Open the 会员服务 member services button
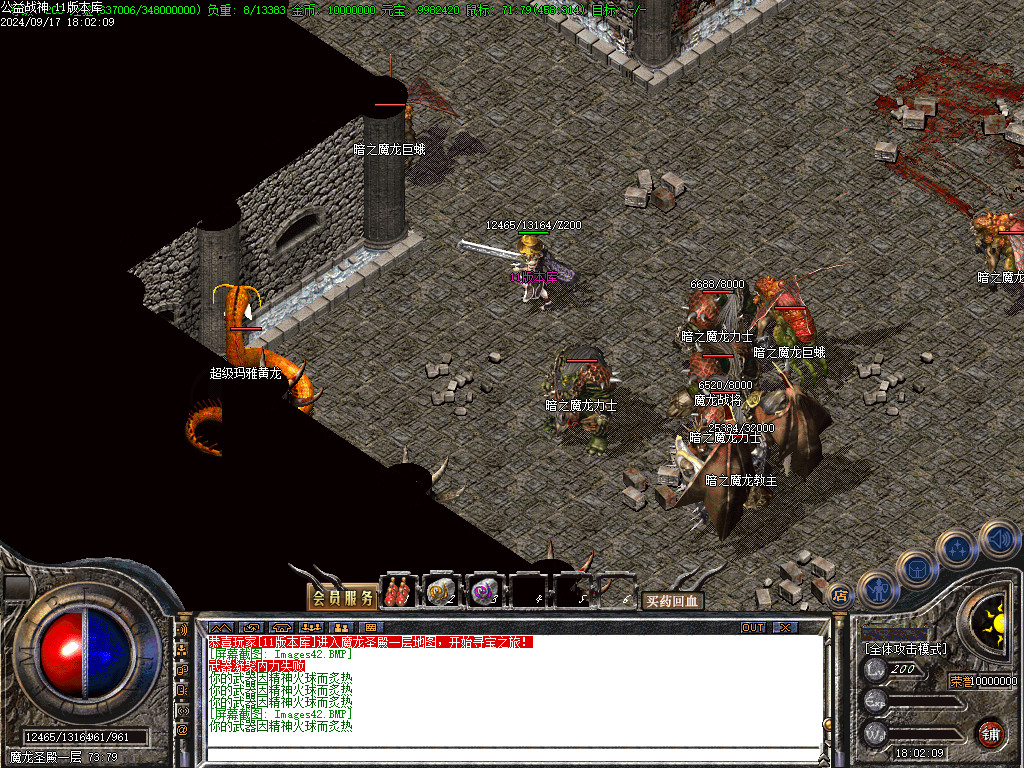 pos(342,598)
